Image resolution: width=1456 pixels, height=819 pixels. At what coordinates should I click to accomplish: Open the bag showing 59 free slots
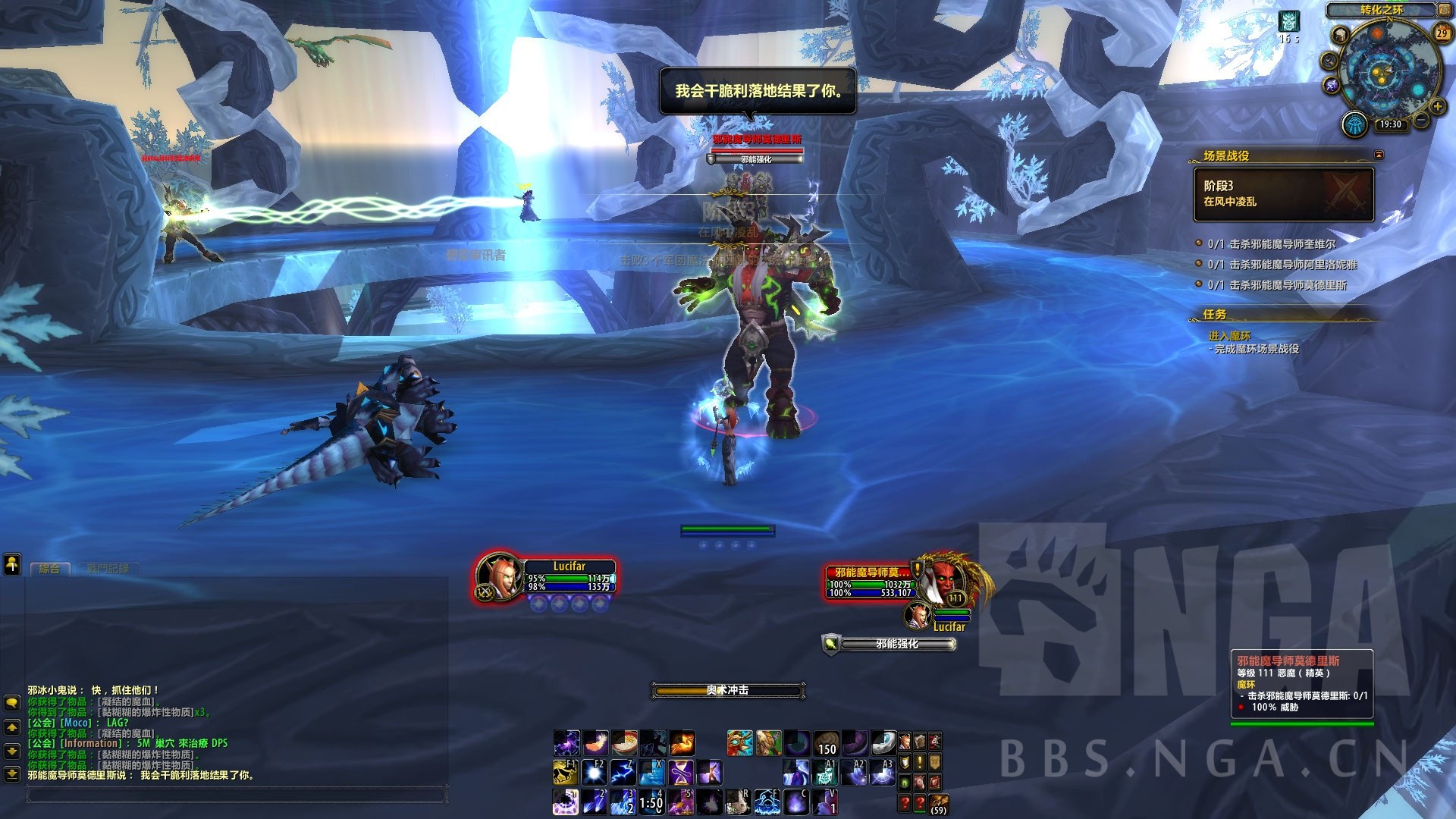(x=938, y=802)
